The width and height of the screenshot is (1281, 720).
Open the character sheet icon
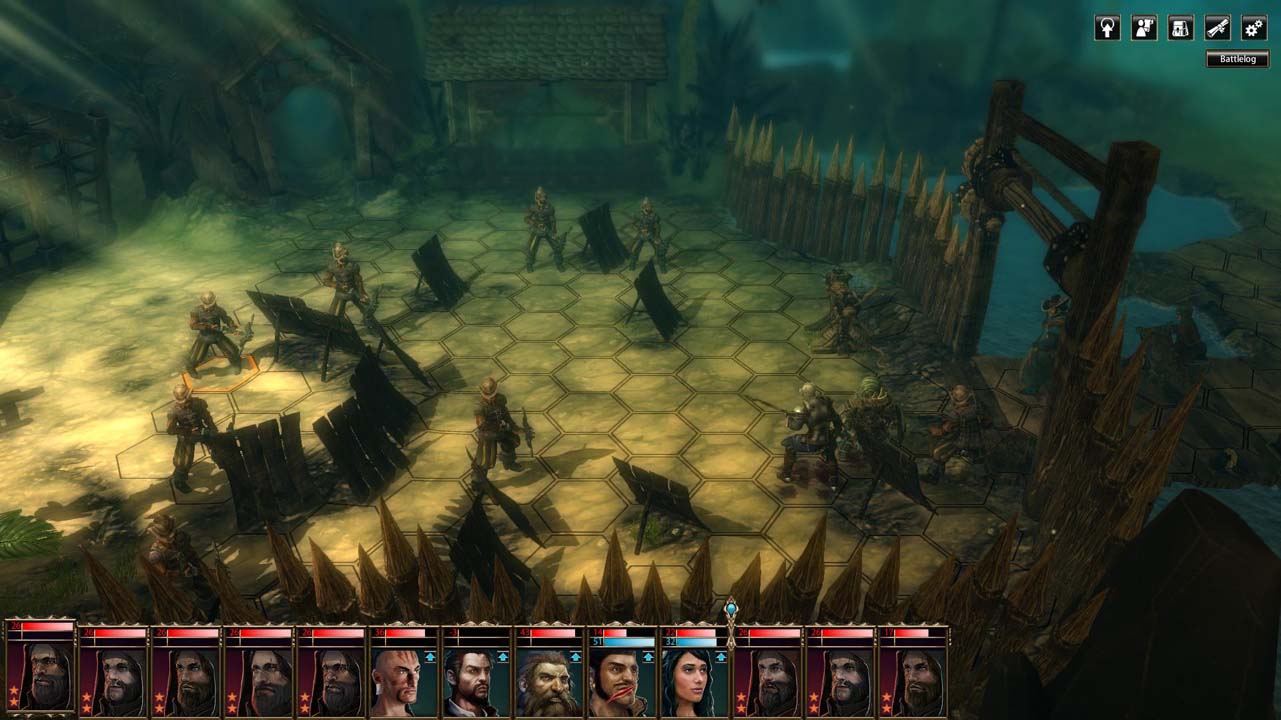1144,28
